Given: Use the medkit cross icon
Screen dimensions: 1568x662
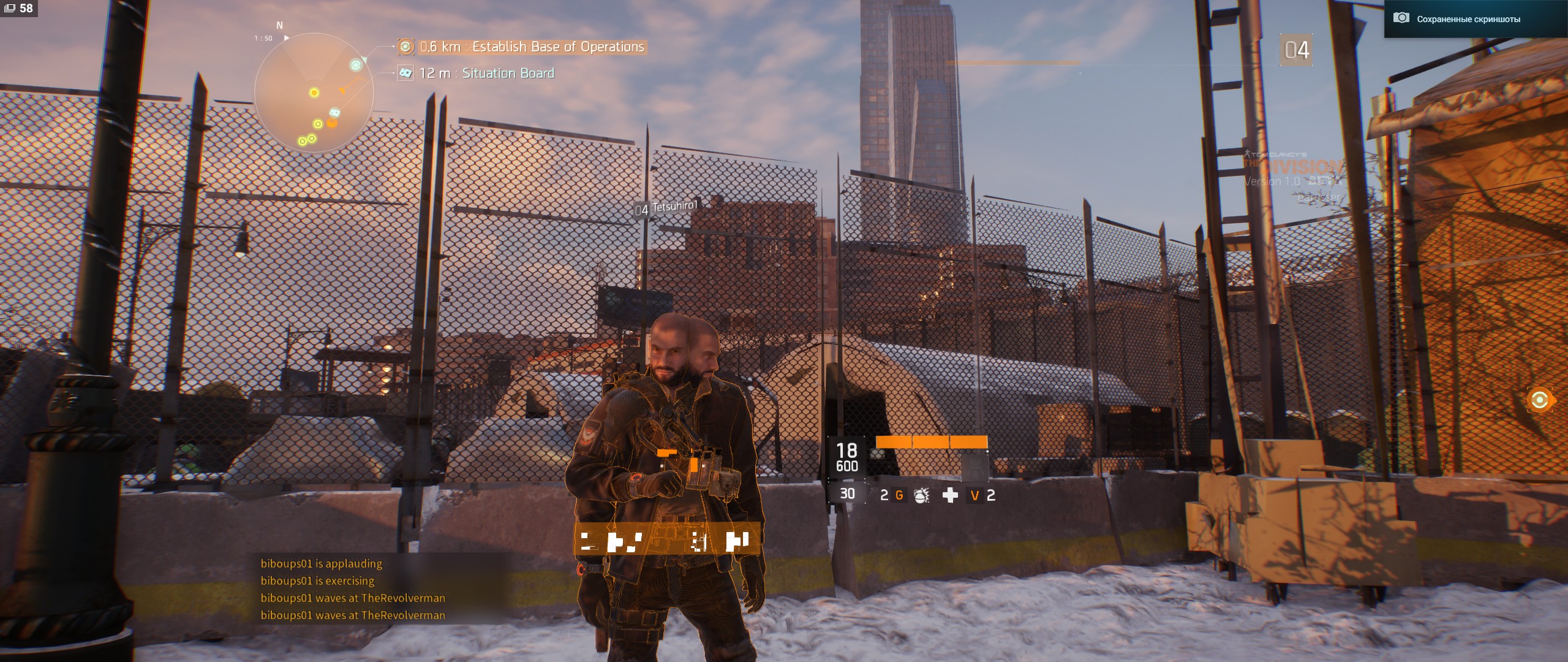Looking at the screenshot, I should click(950, 495).
